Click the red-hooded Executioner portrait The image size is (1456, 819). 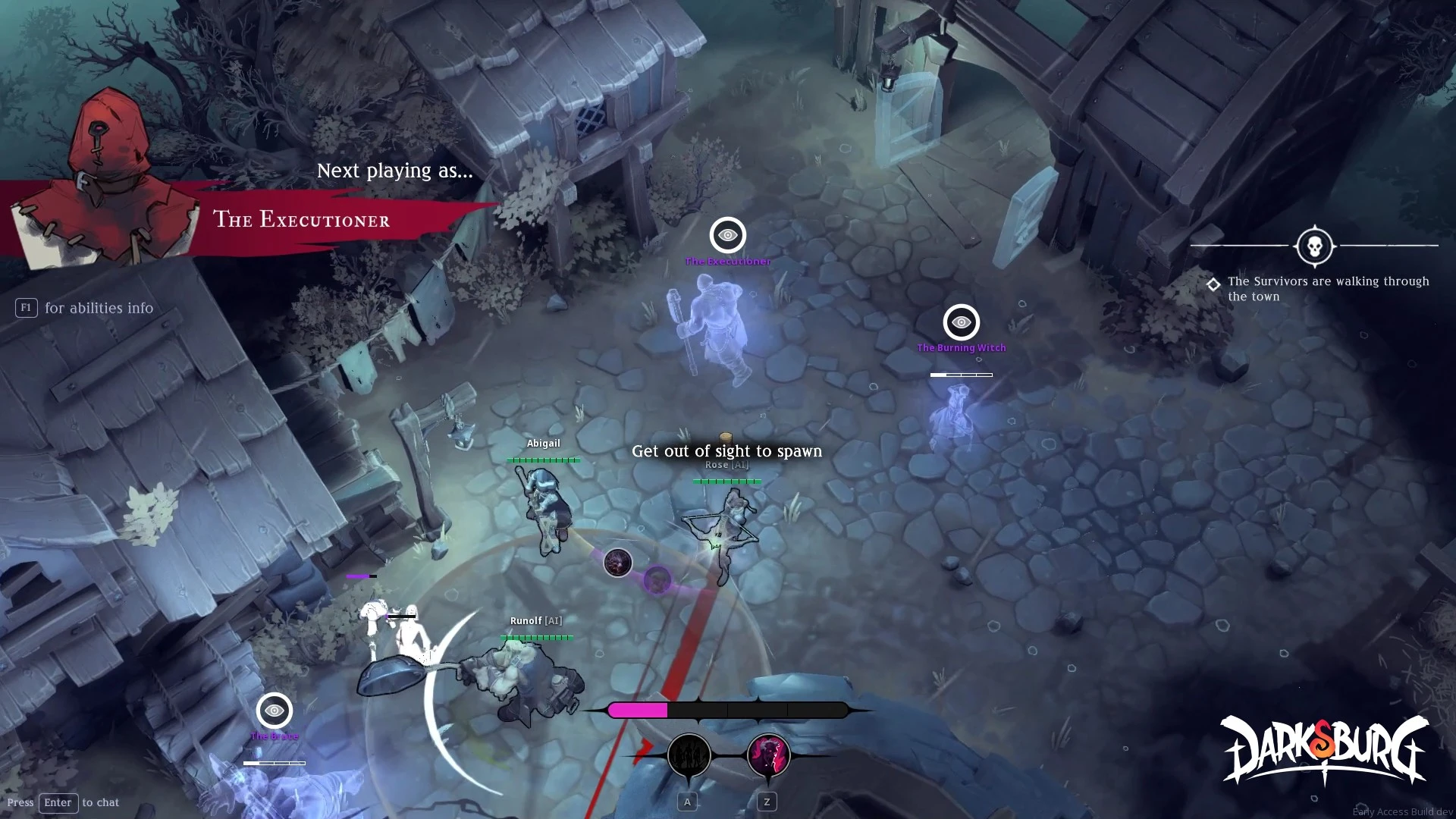(102, 178)
